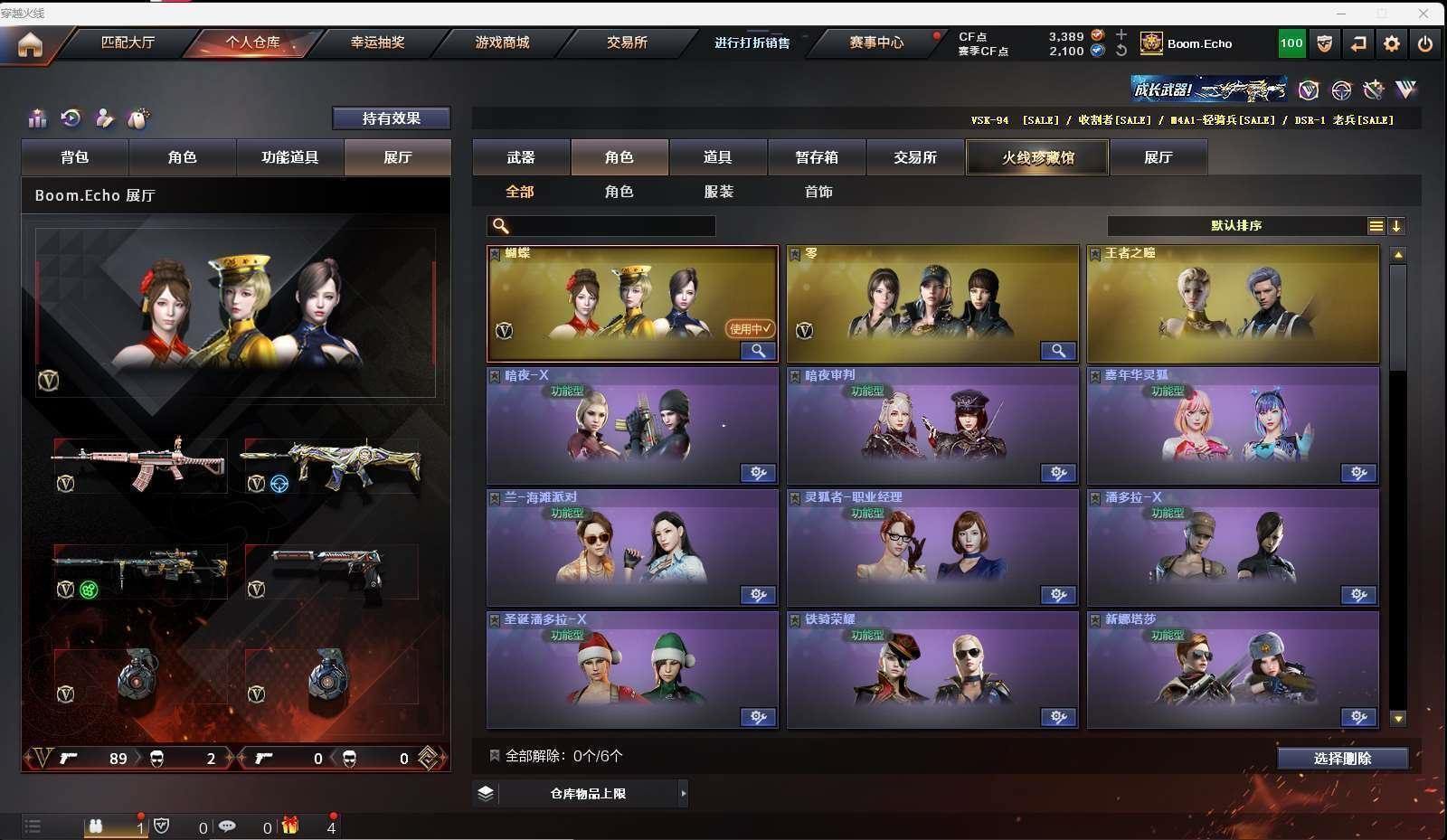Switch to the 功能道具 functional items tab
This screenshot has width=1447, height=840.
(289, 157)
